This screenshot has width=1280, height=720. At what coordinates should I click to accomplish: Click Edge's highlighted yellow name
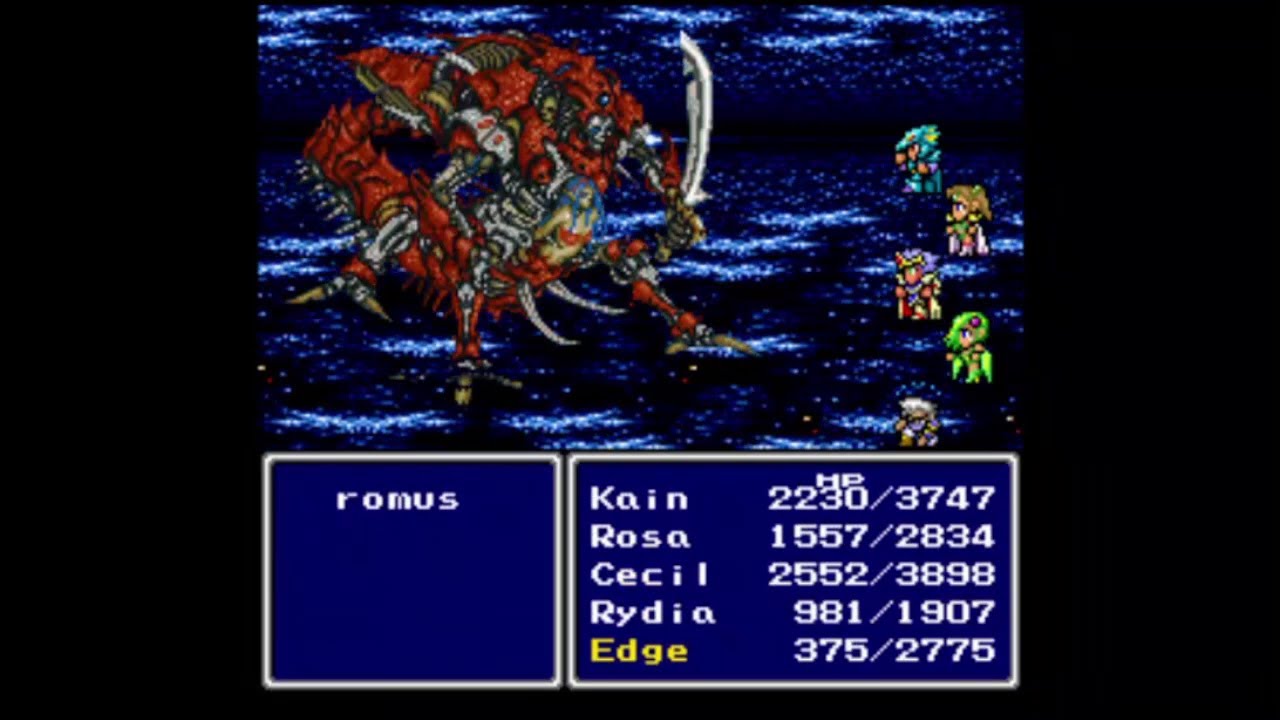click(x=638, y=650)
